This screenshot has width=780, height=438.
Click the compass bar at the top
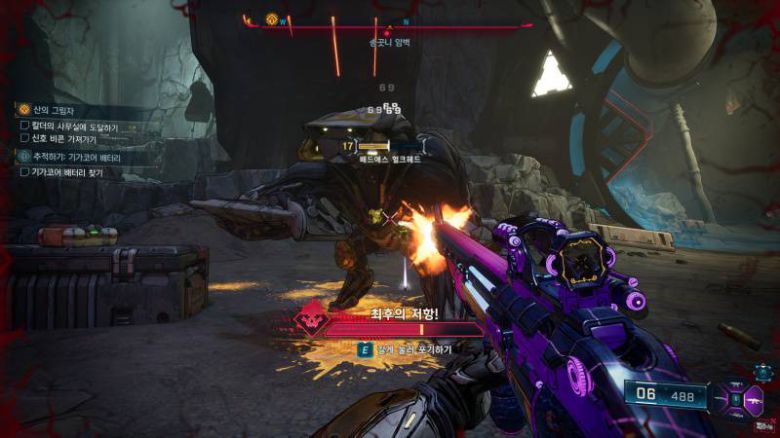coord(390,24)
